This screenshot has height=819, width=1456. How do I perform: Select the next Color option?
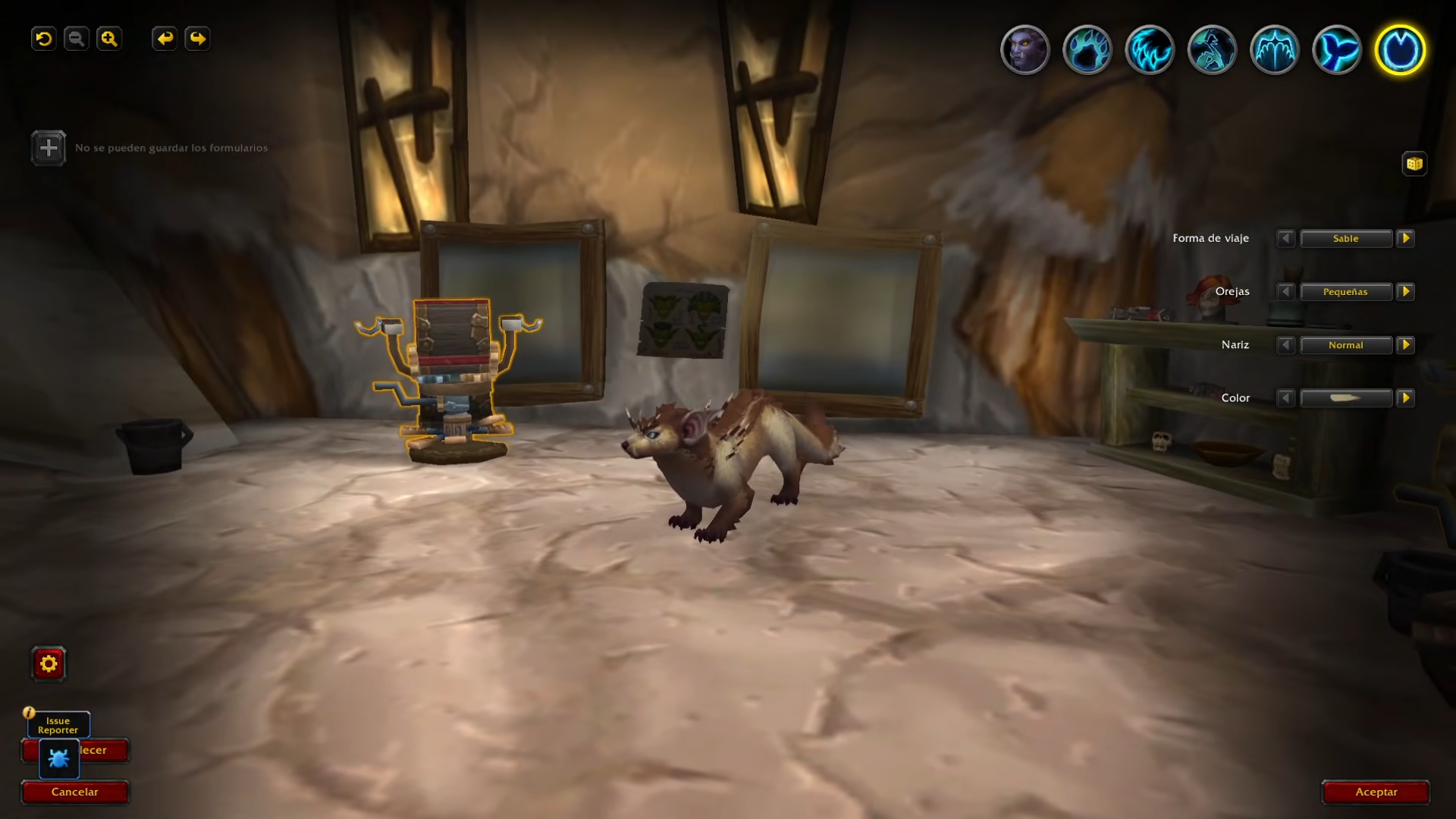1405,398
